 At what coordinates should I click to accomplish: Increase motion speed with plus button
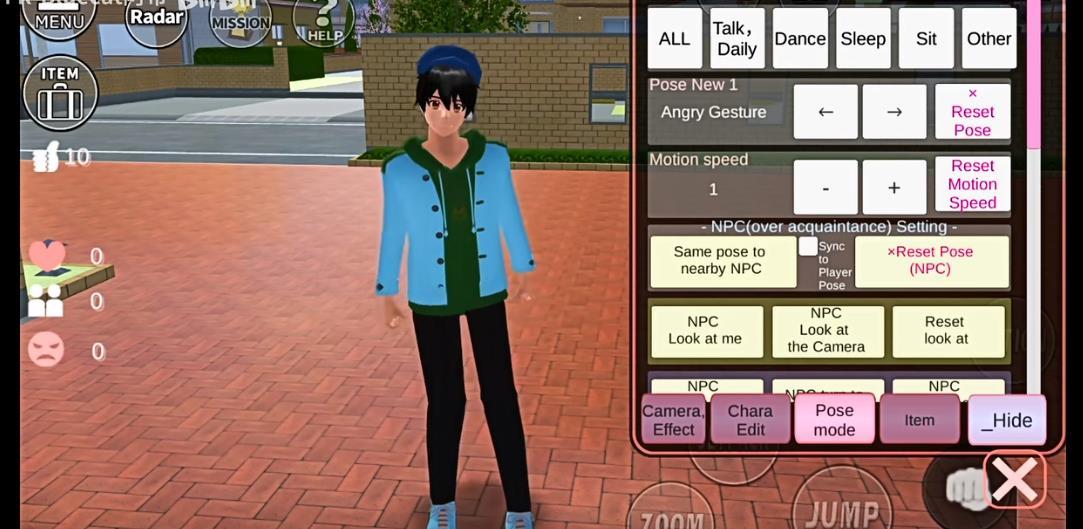pos(894,188)
